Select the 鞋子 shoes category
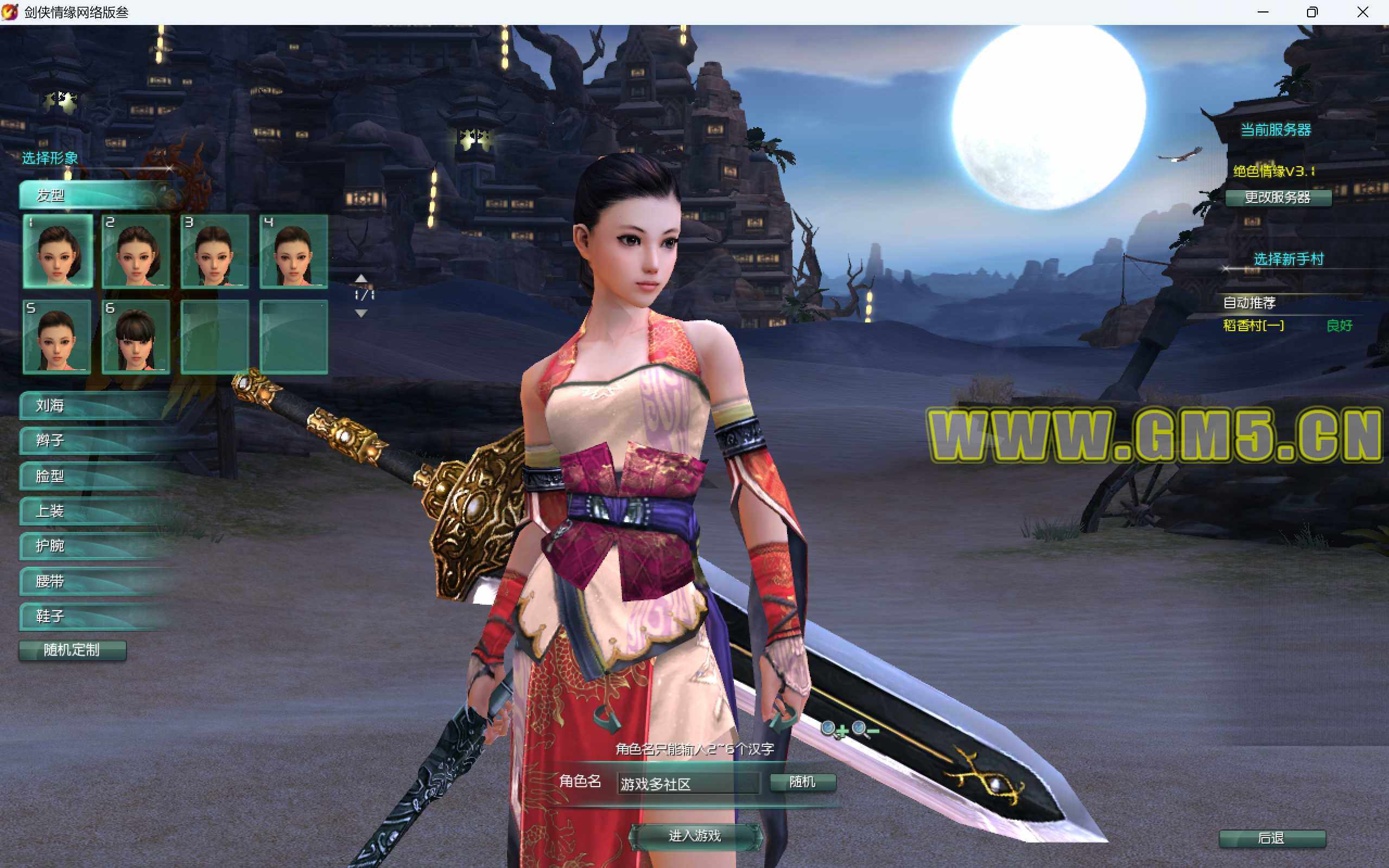This screenshot has width=1389, height=868. click(92, 617)
